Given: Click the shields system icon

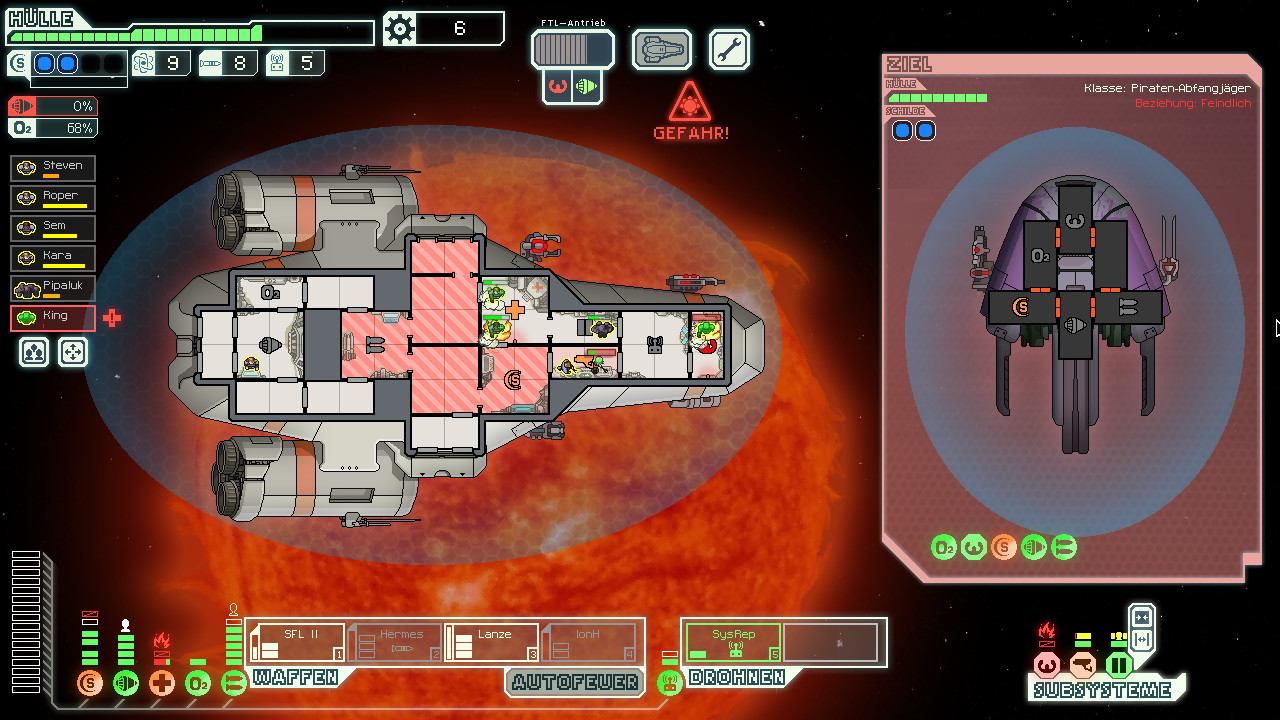Looking at the screenshot, I should click(90, 684).
